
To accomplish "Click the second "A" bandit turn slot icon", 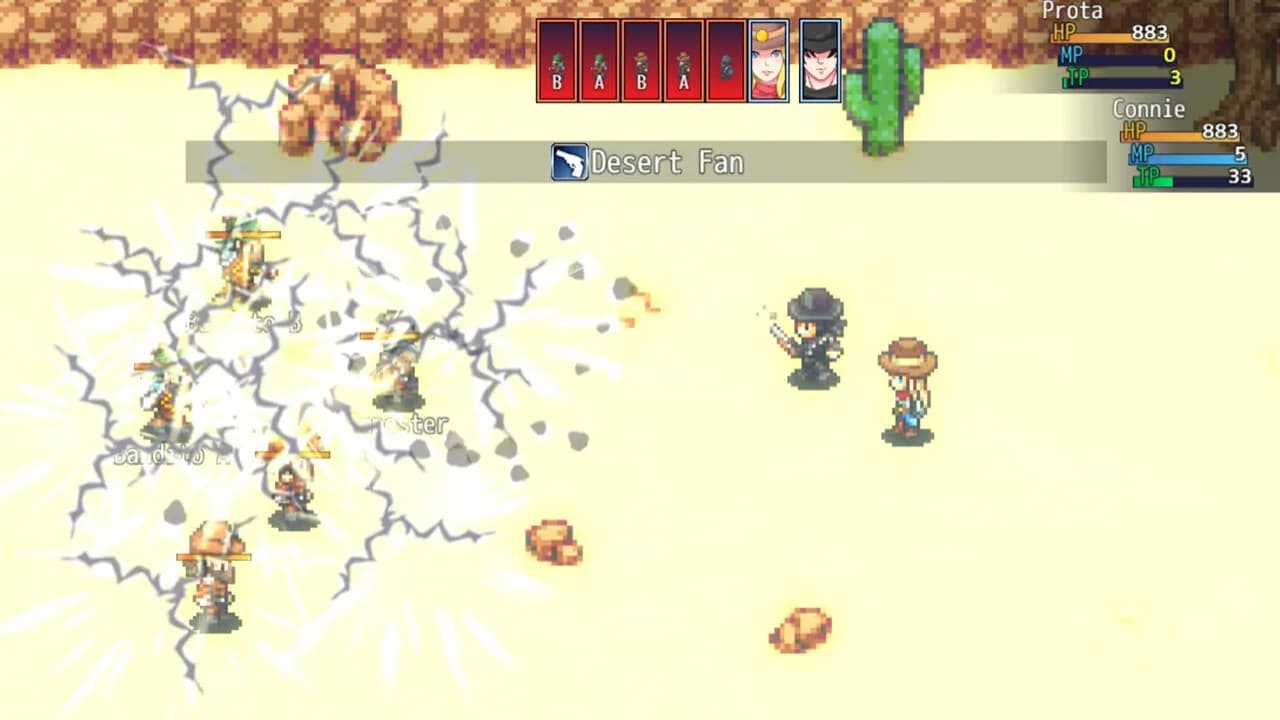I will tap(685, 60).
